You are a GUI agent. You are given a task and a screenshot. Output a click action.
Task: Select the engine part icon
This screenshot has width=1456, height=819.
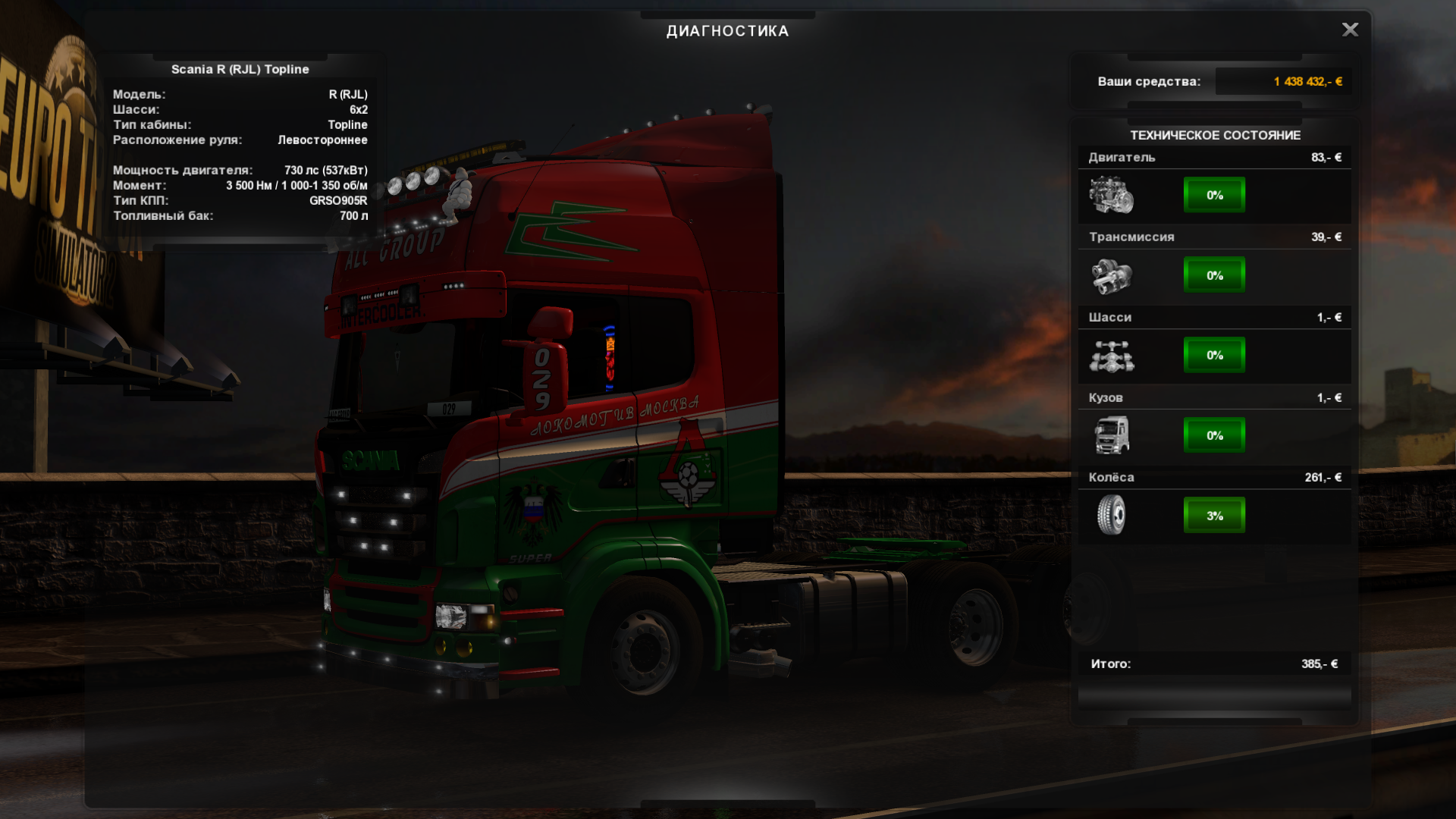tap(1112, 195)
